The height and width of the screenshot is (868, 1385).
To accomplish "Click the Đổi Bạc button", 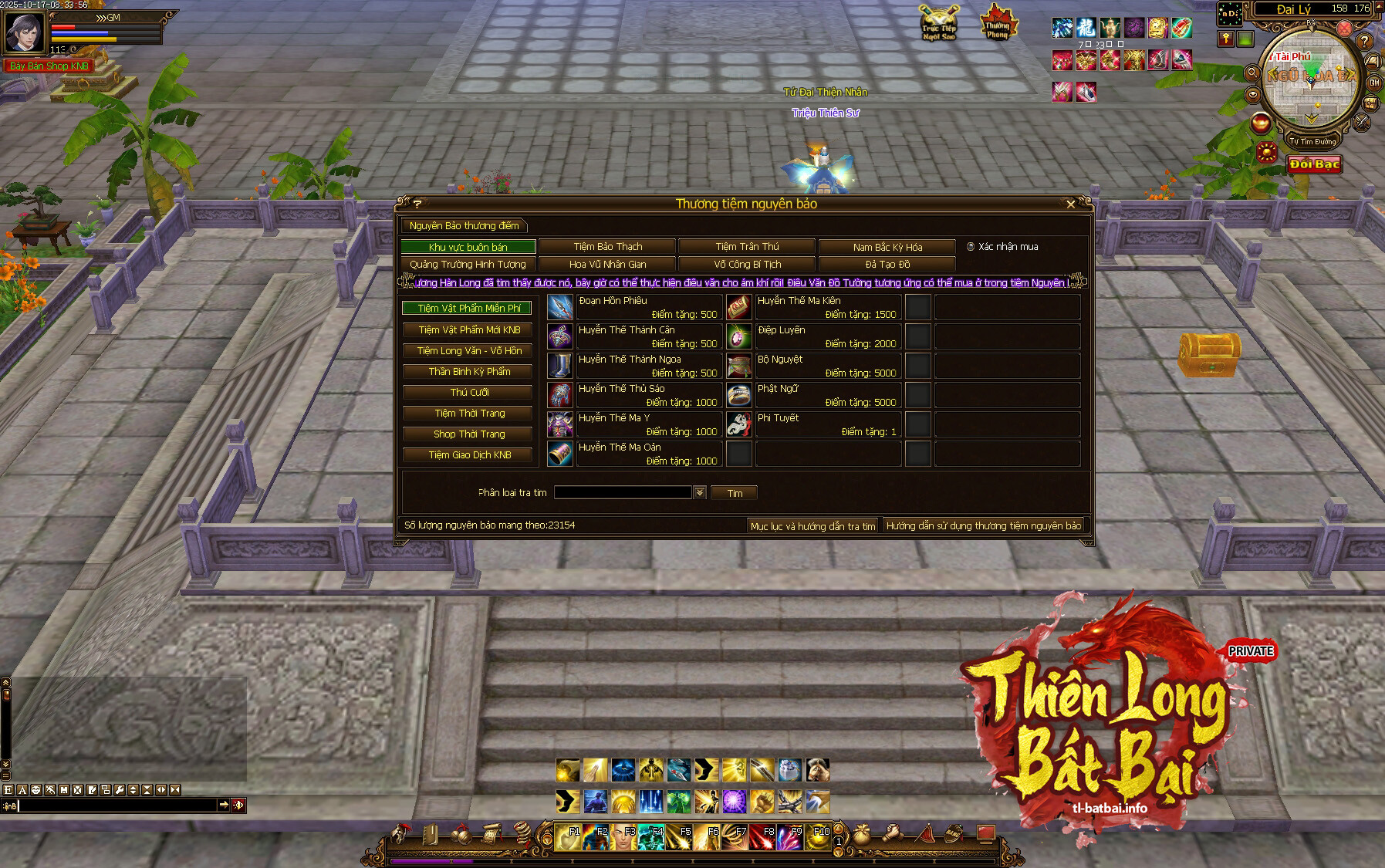I will tap(1314, 164).
